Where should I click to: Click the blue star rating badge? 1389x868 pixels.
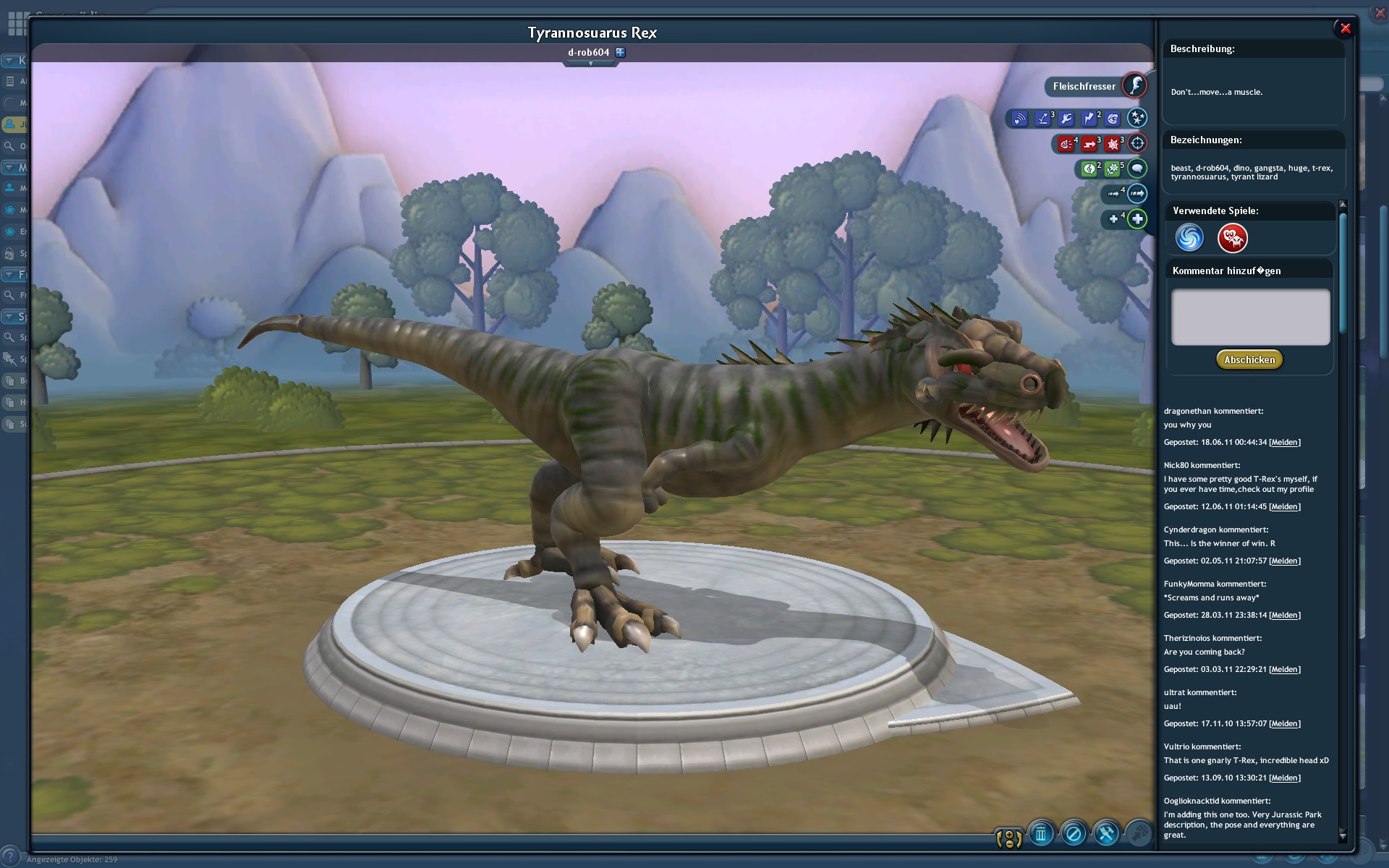click(1137, 118)
